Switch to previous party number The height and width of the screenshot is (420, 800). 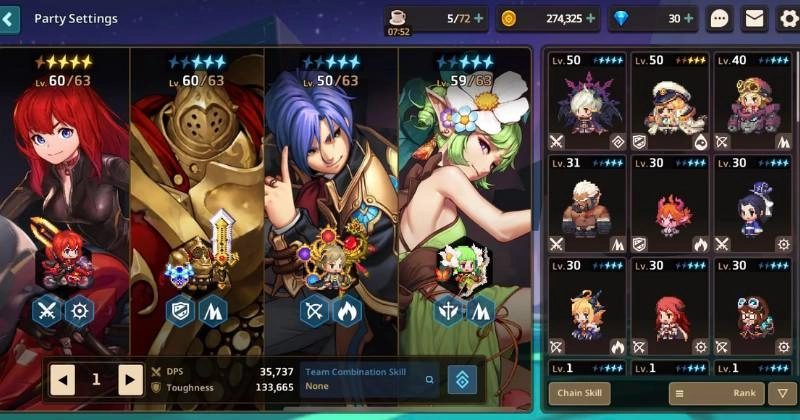pyautogui.click(x=63, y=380)
